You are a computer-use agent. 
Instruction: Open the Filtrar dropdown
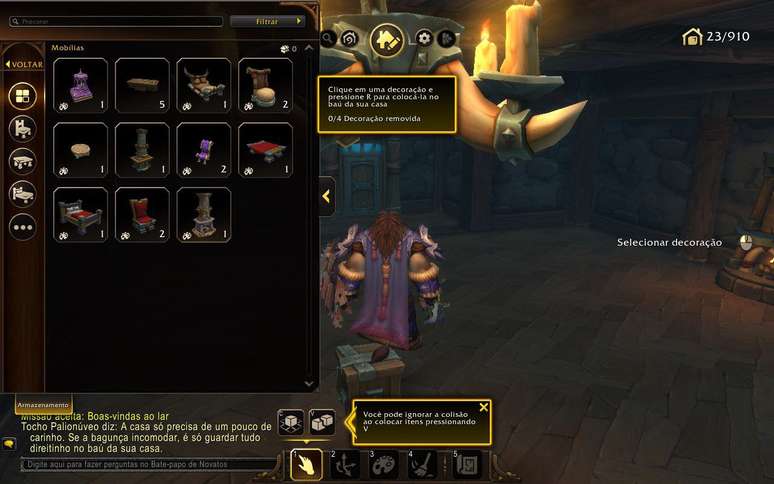[x=267, y=21]
